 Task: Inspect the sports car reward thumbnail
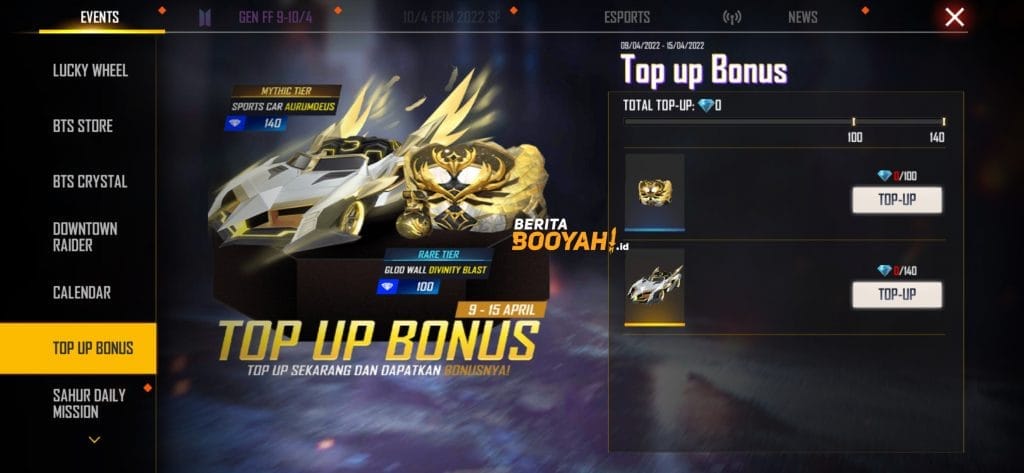tap(654, 287)
